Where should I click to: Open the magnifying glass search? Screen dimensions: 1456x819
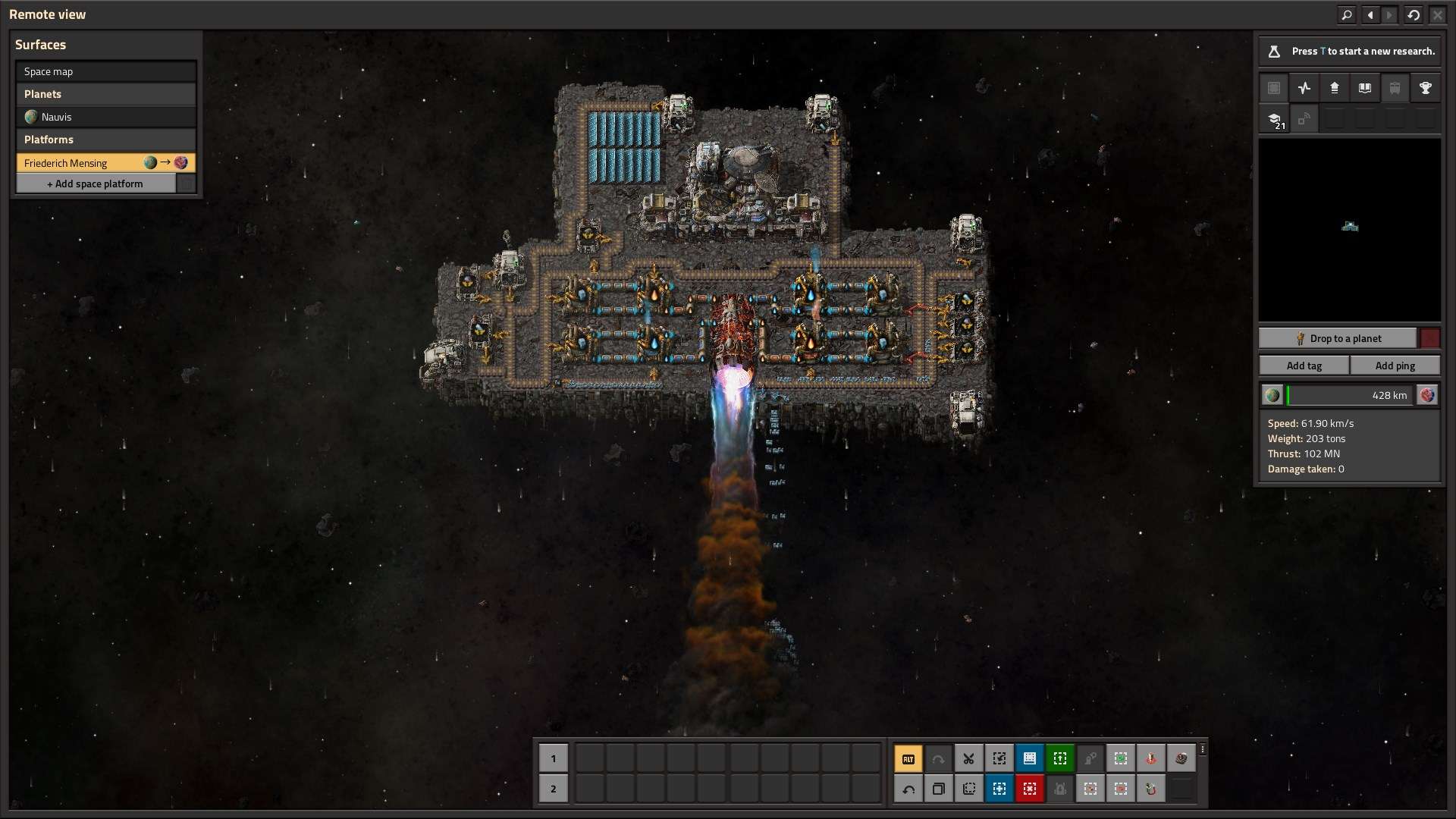point(1346,14)
